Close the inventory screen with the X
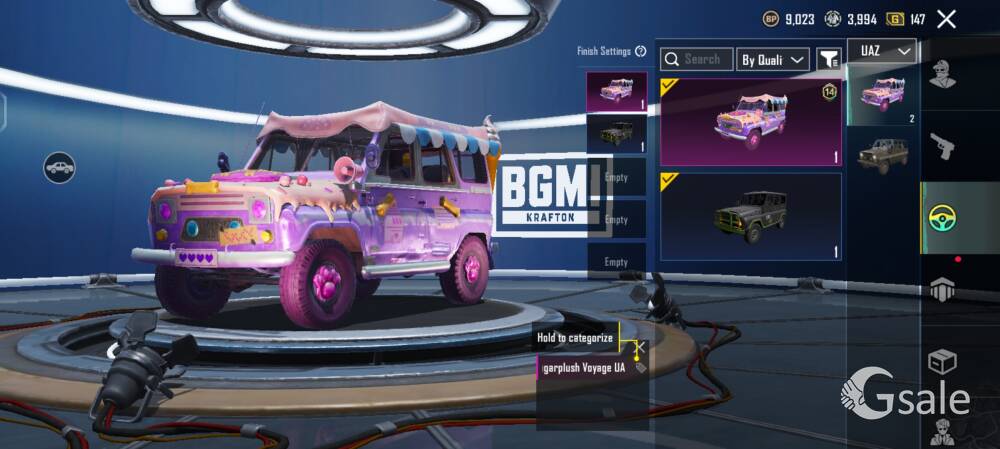Screen dimensions: 1000x449 tap(946, 18)
